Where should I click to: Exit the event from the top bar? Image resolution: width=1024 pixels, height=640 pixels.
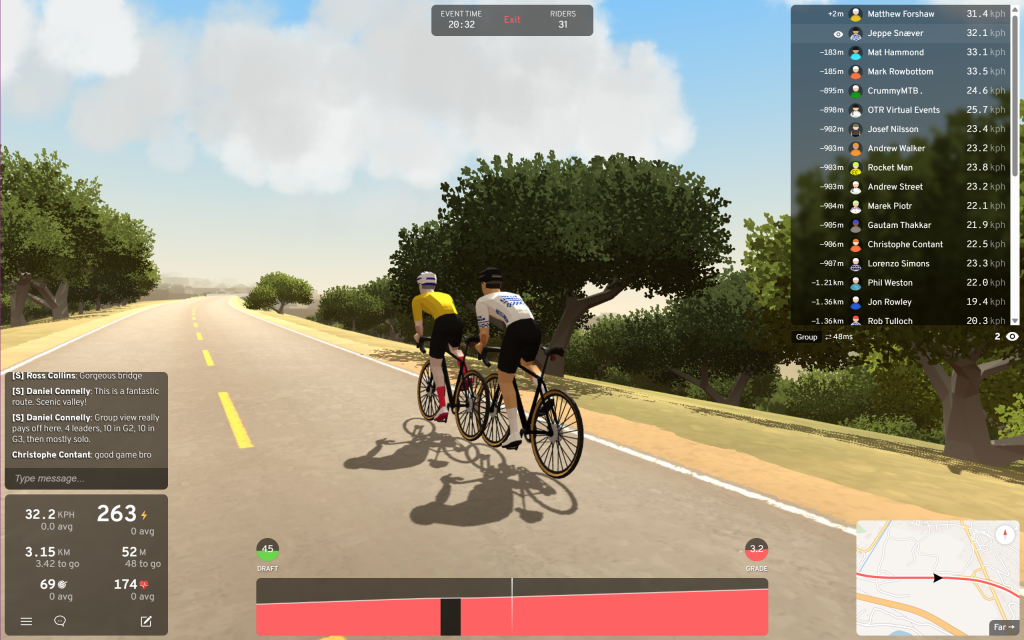pyautogui.click(x=512, y=20)
